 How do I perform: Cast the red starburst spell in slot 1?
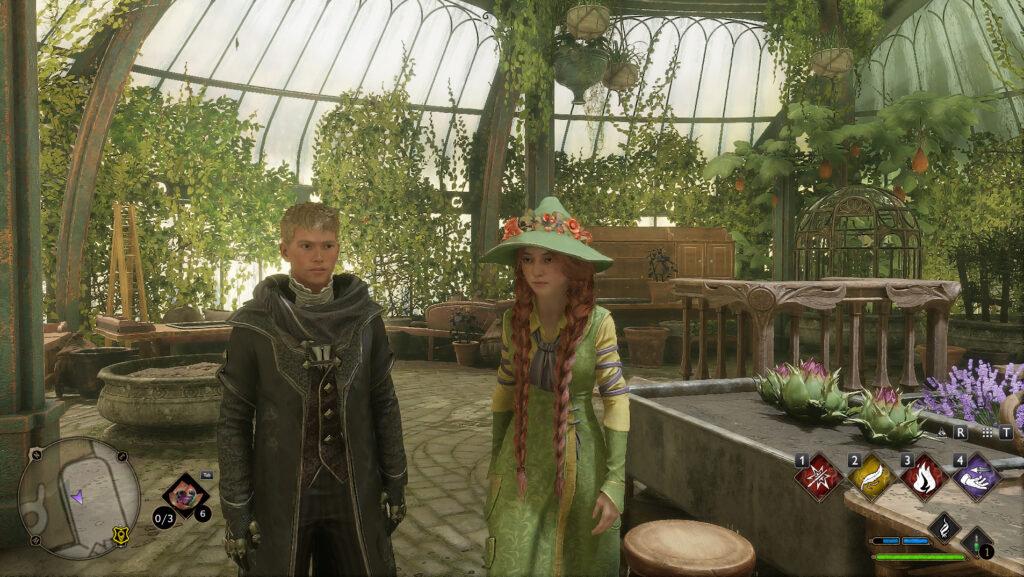point(820,477)
